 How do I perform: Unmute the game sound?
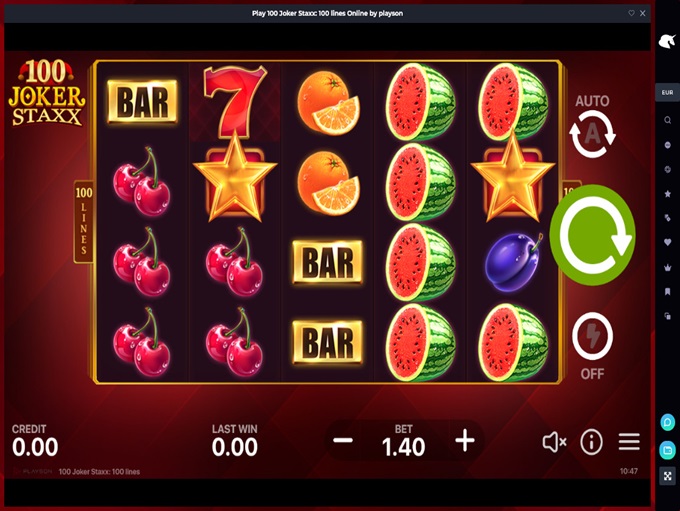pyautogui.click(x=554, y=441)
